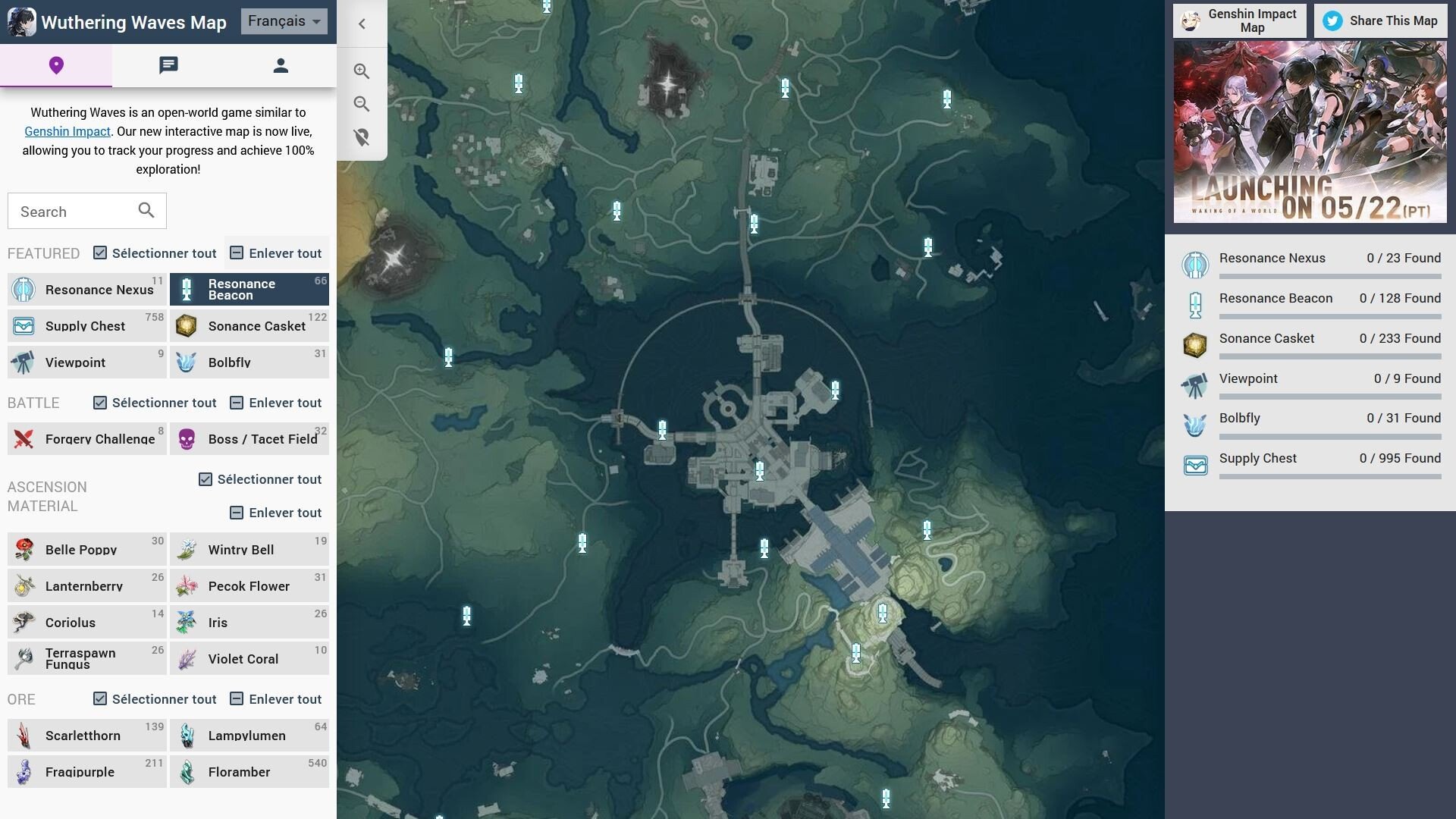Switch to the comments tab

click(168, 65)
